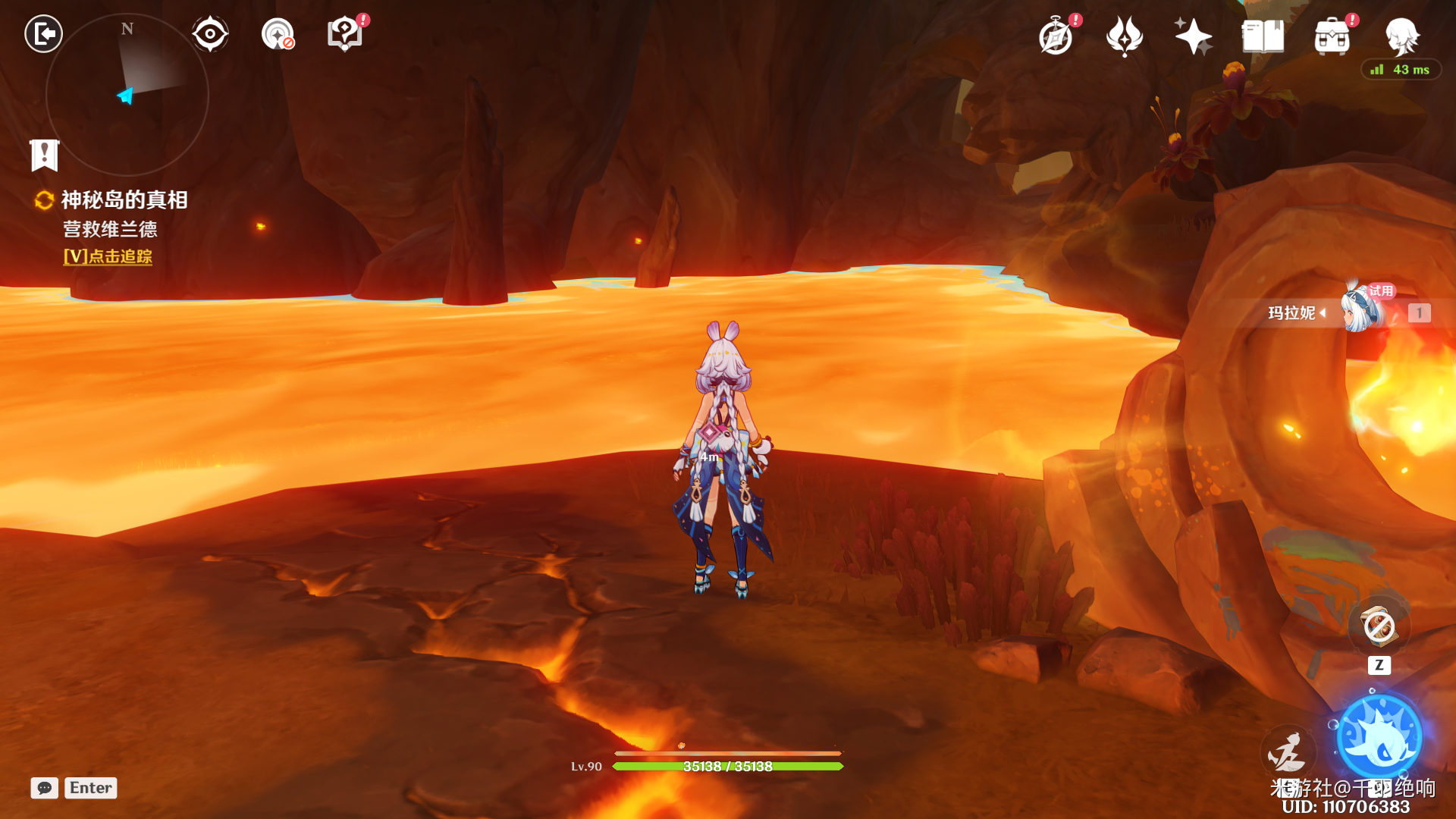Image resolution: width=1456 pixels, height=819 pixels.
Task: Click the exit door icon
Action: [x=44, y=34]
